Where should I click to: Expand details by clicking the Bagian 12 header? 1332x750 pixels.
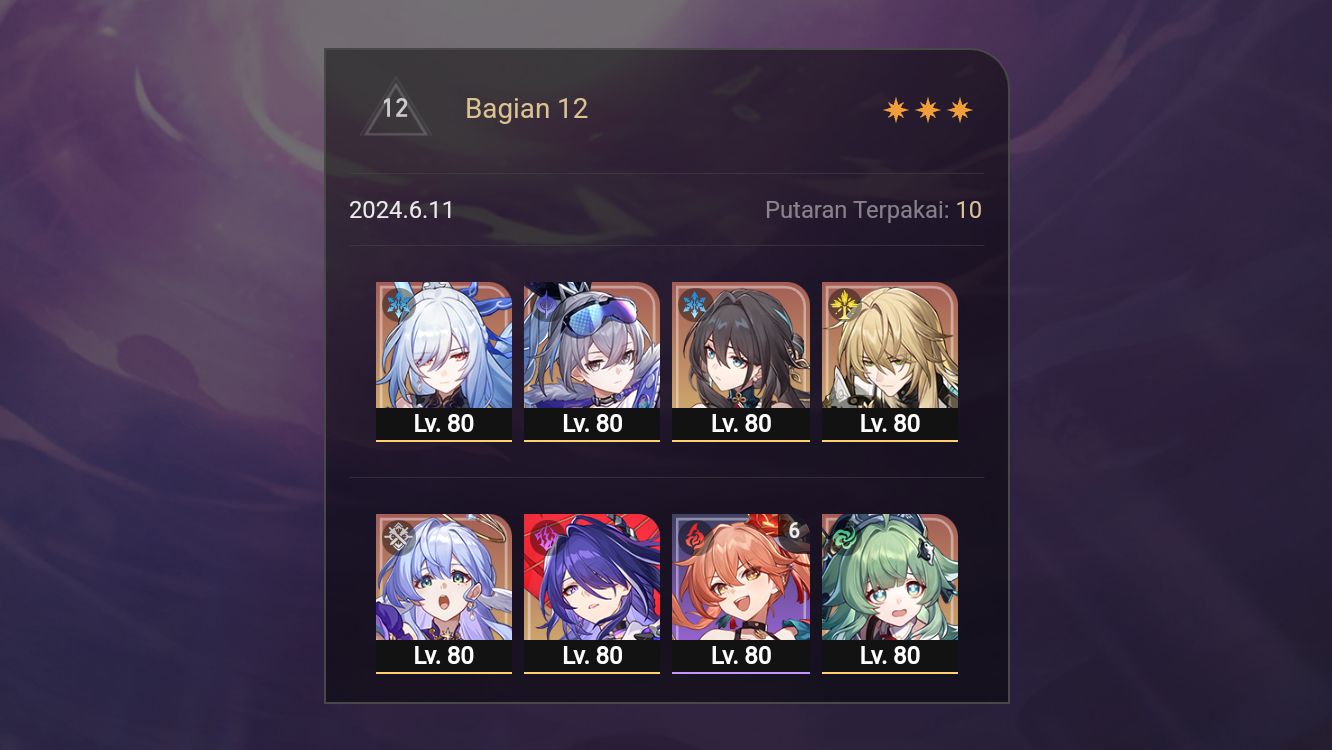(x=527, y=108)
